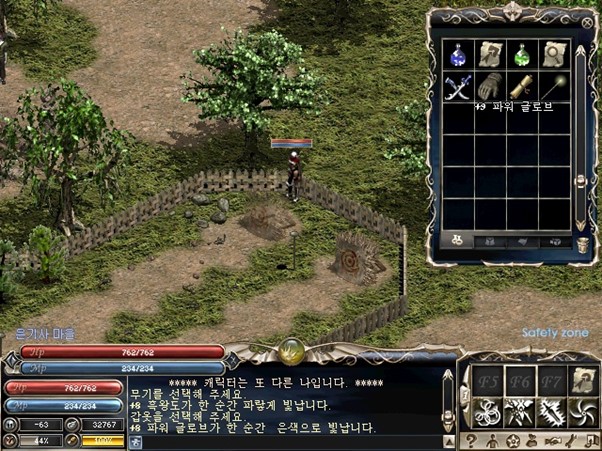Use the triple rings skill
The image size is (602, 451).
click(x=488, y=411)
